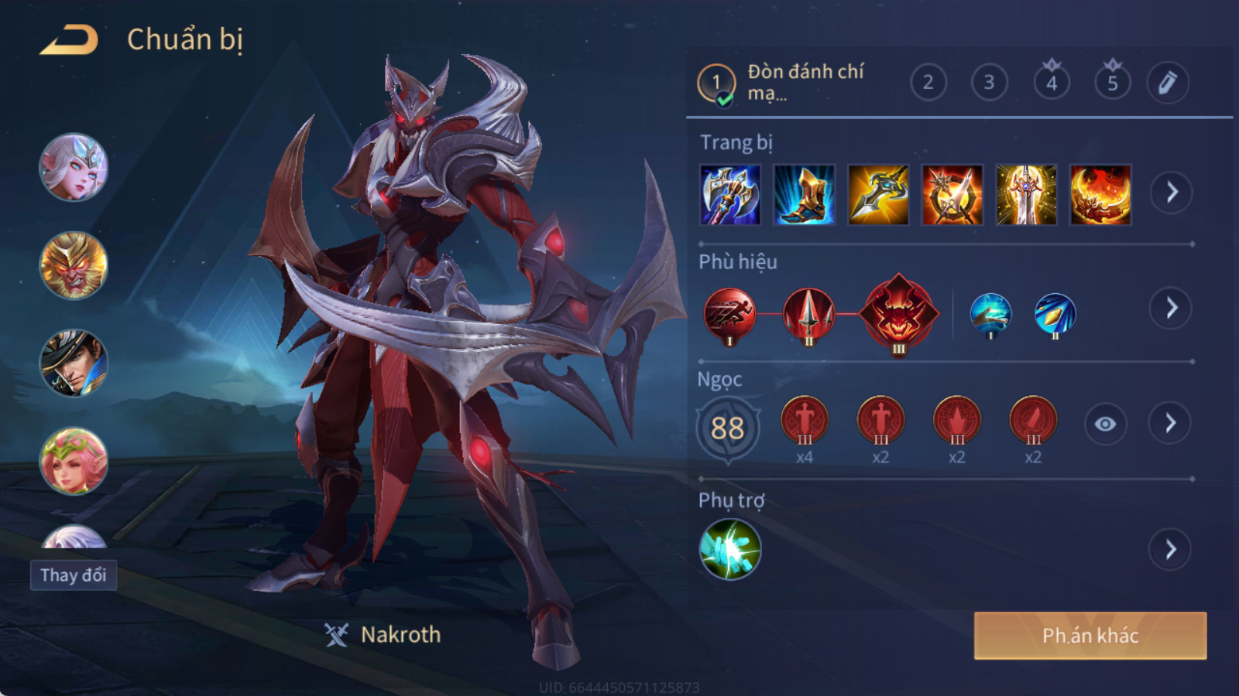
Task: Select the golden boots equipment item
Action: (x=804, y=194)
